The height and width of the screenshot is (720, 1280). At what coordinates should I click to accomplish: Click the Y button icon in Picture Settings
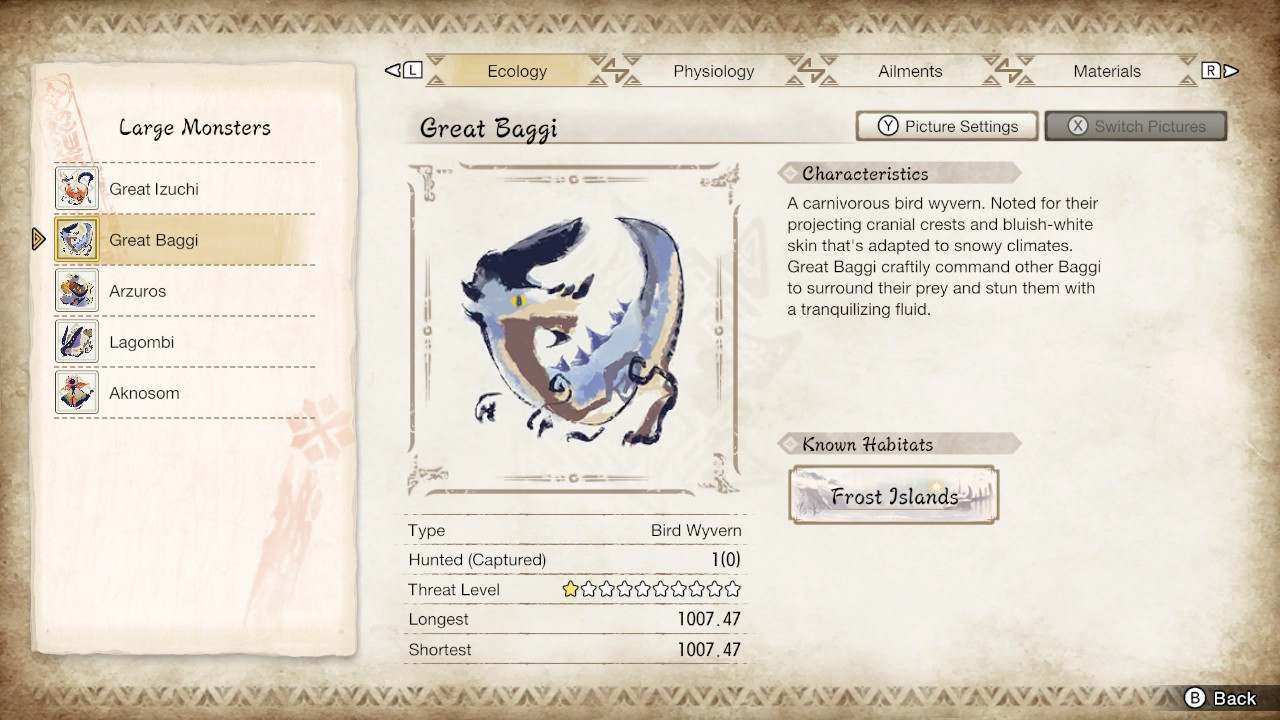tap(888, 126)
